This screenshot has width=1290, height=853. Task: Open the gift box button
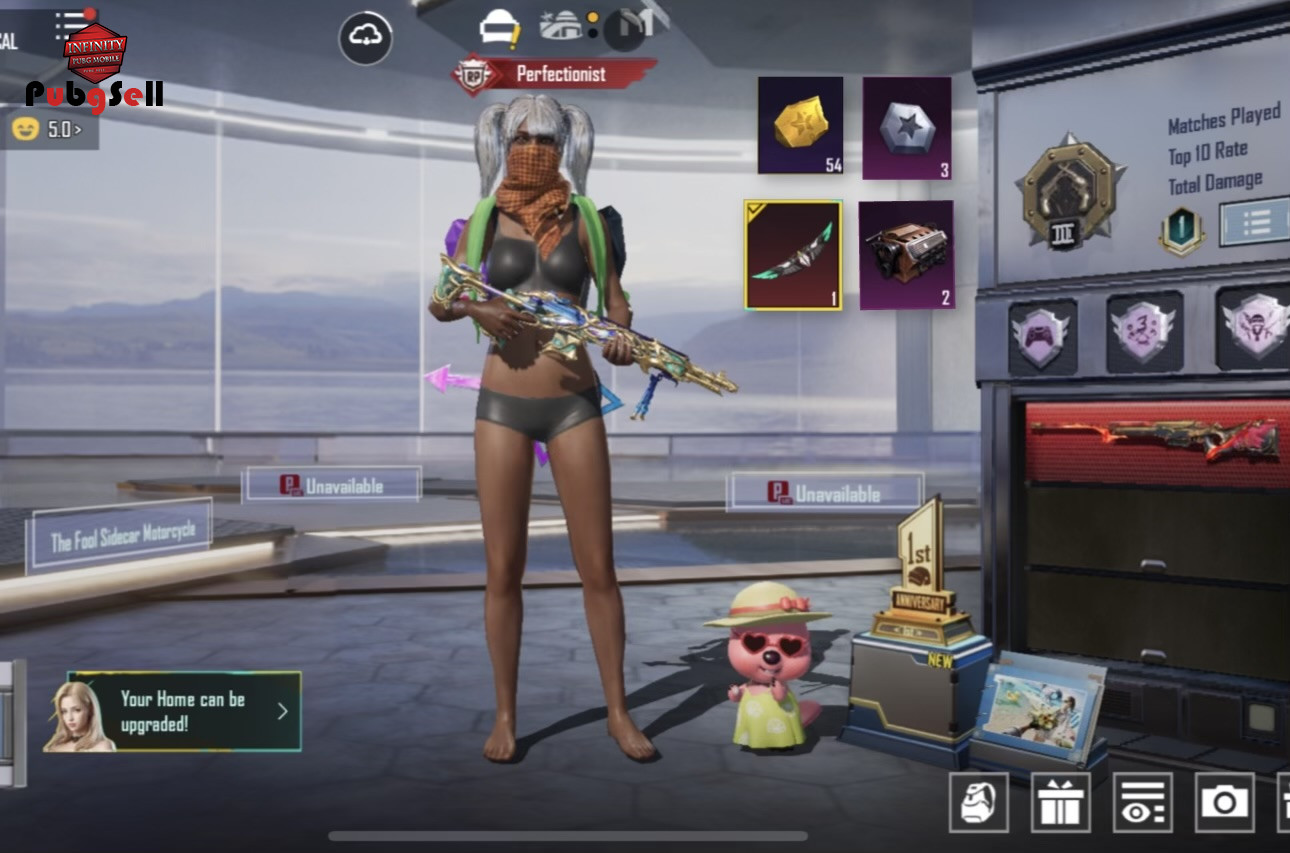click(1060, 802)
